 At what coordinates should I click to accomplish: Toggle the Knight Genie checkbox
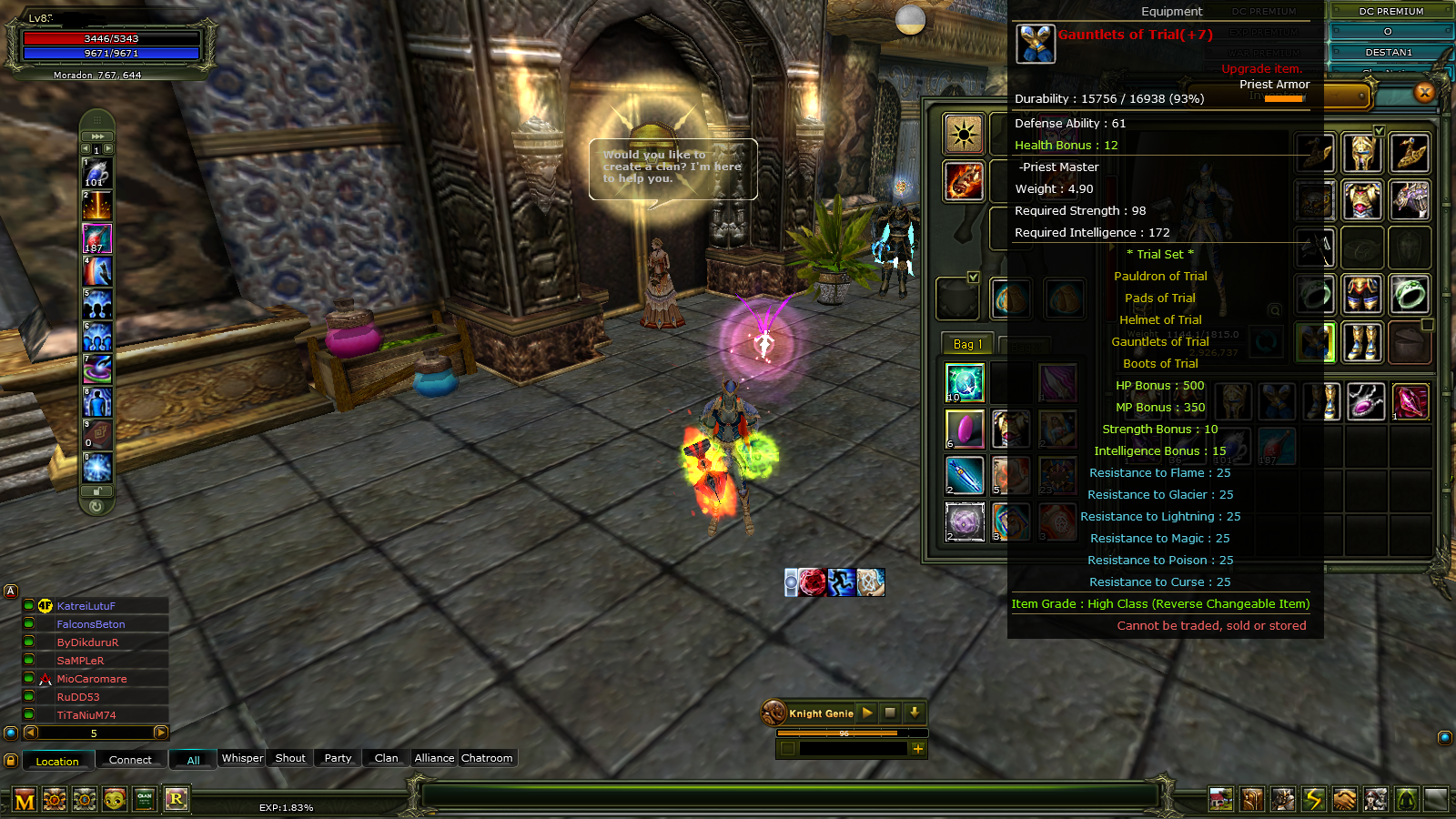pyautogui.click(x=788, y=749)
